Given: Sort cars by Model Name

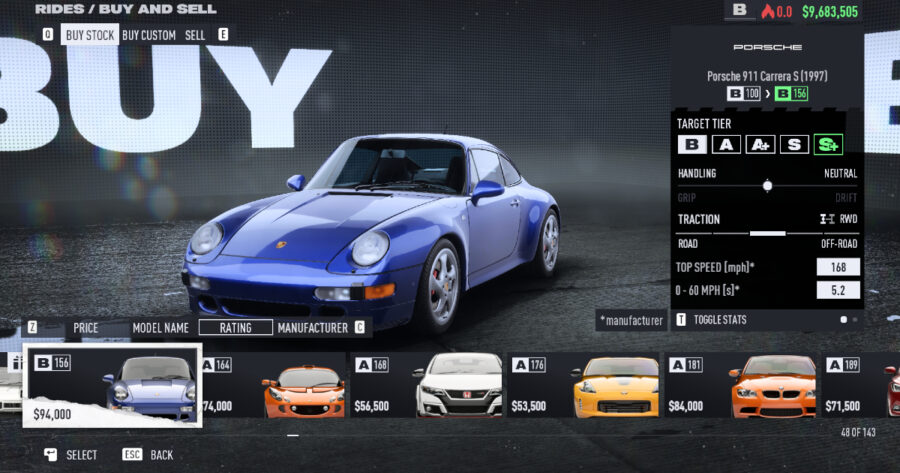Looking at the screenshot, I should [x=161, y=327].
